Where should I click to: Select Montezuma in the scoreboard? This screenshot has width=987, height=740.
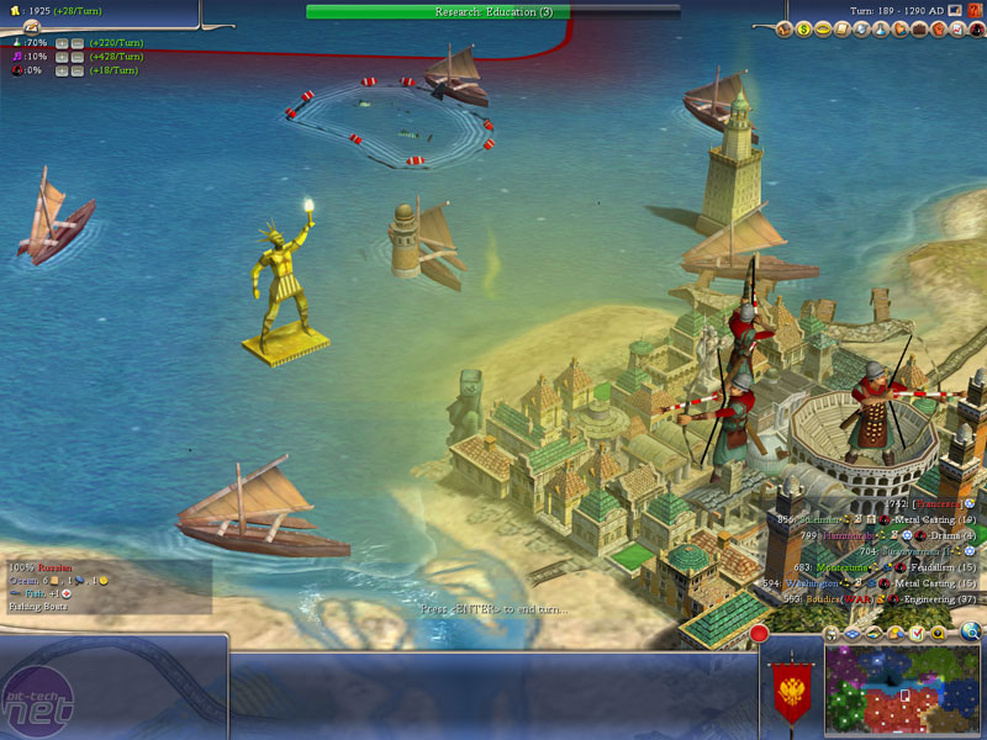click(839, 567)
